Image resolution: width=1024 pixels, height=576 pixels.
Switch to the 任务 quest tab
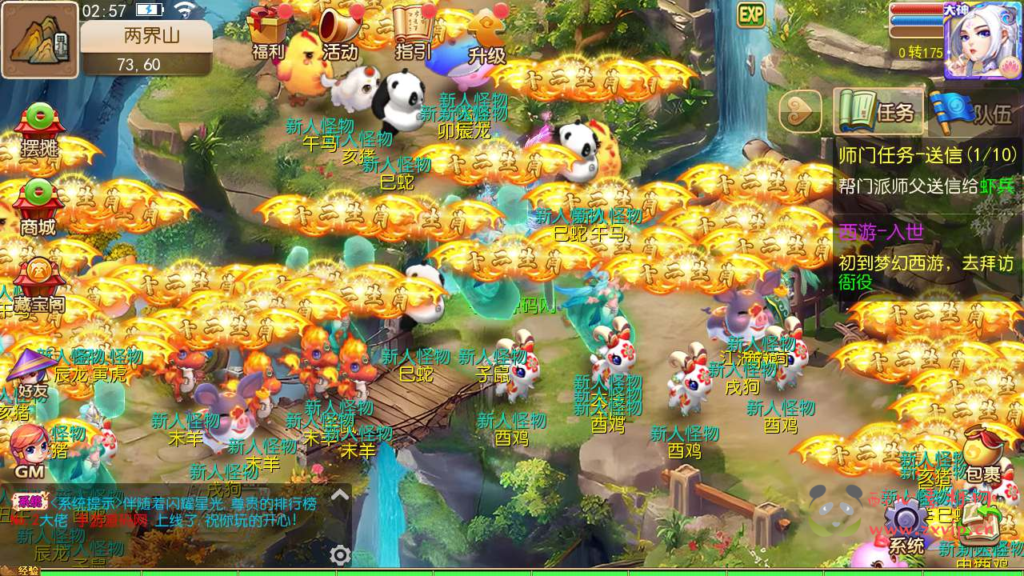[877, 111]
